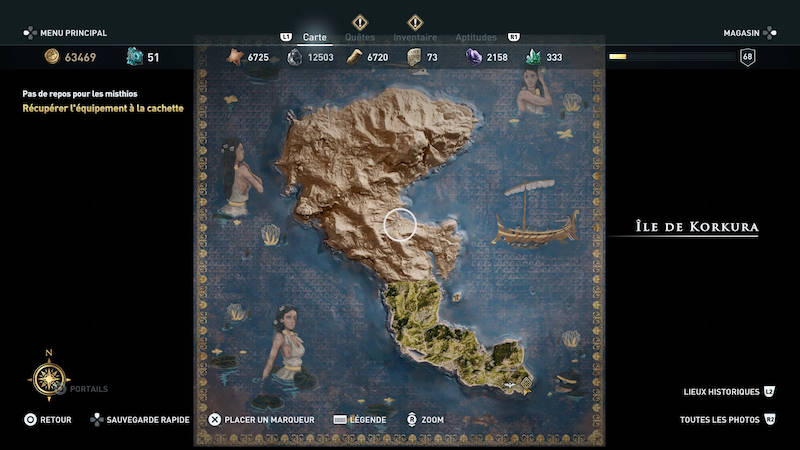This screenshot has width=800, height=450.
Task: Go back with the Retour button
Action: point(48,420)
